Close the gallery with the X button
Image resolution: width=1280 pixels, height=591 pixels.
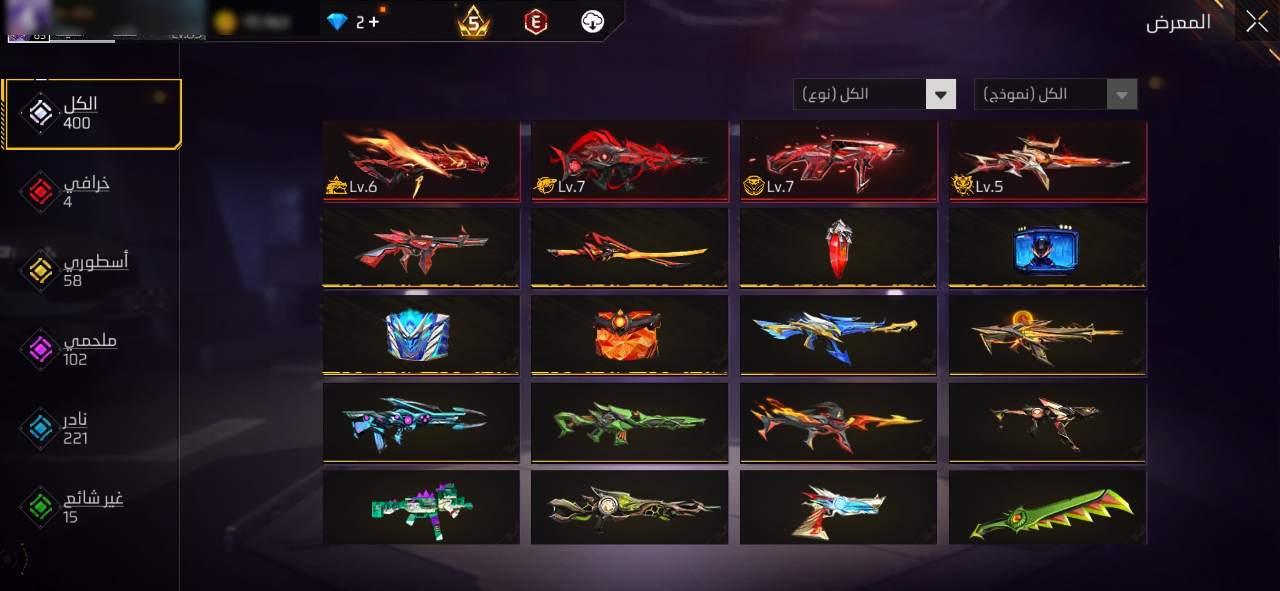coord(1256,22)
